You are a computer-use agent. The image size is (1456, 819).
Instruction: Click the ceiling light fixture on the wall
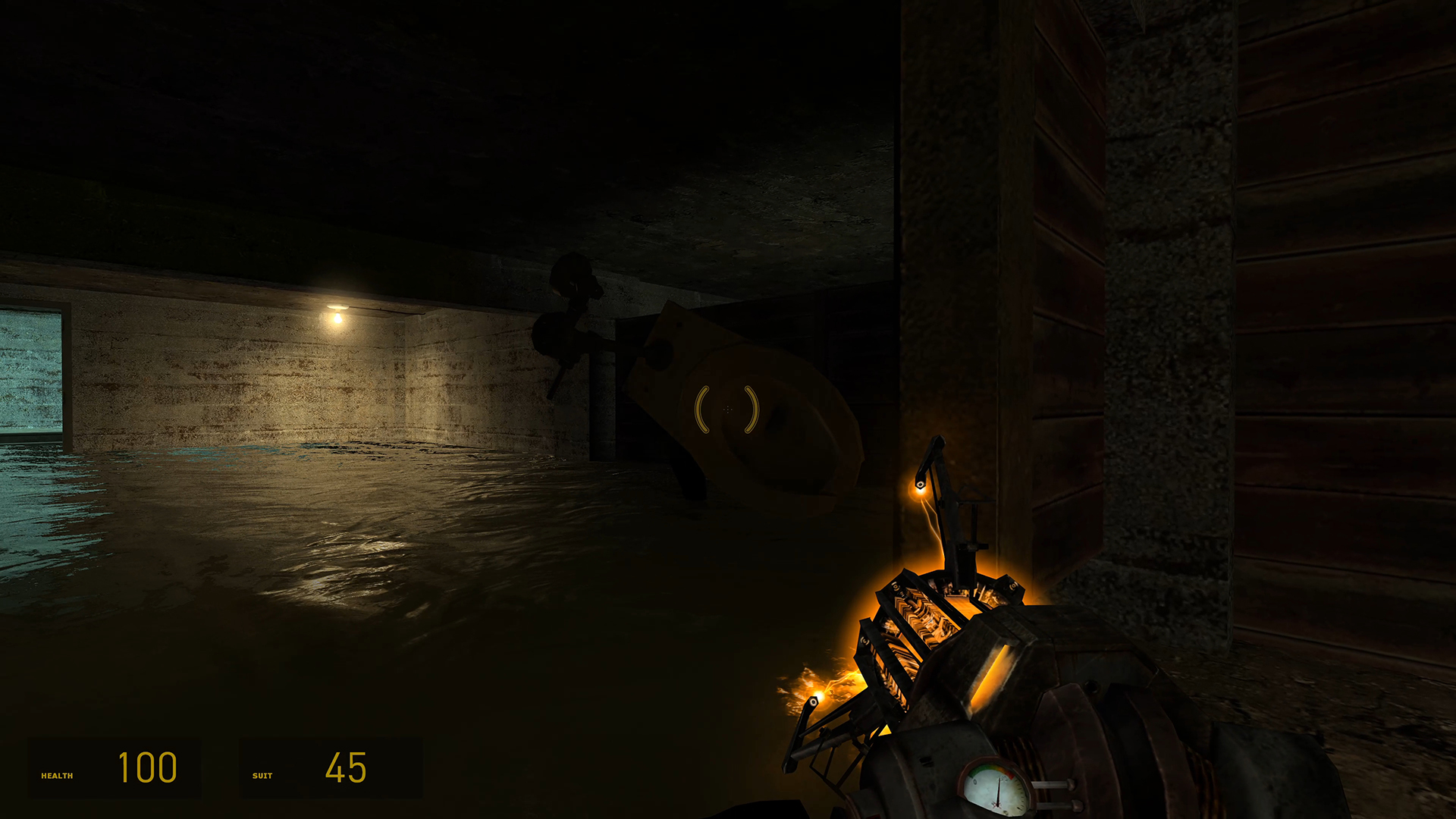tap(336, 317)
